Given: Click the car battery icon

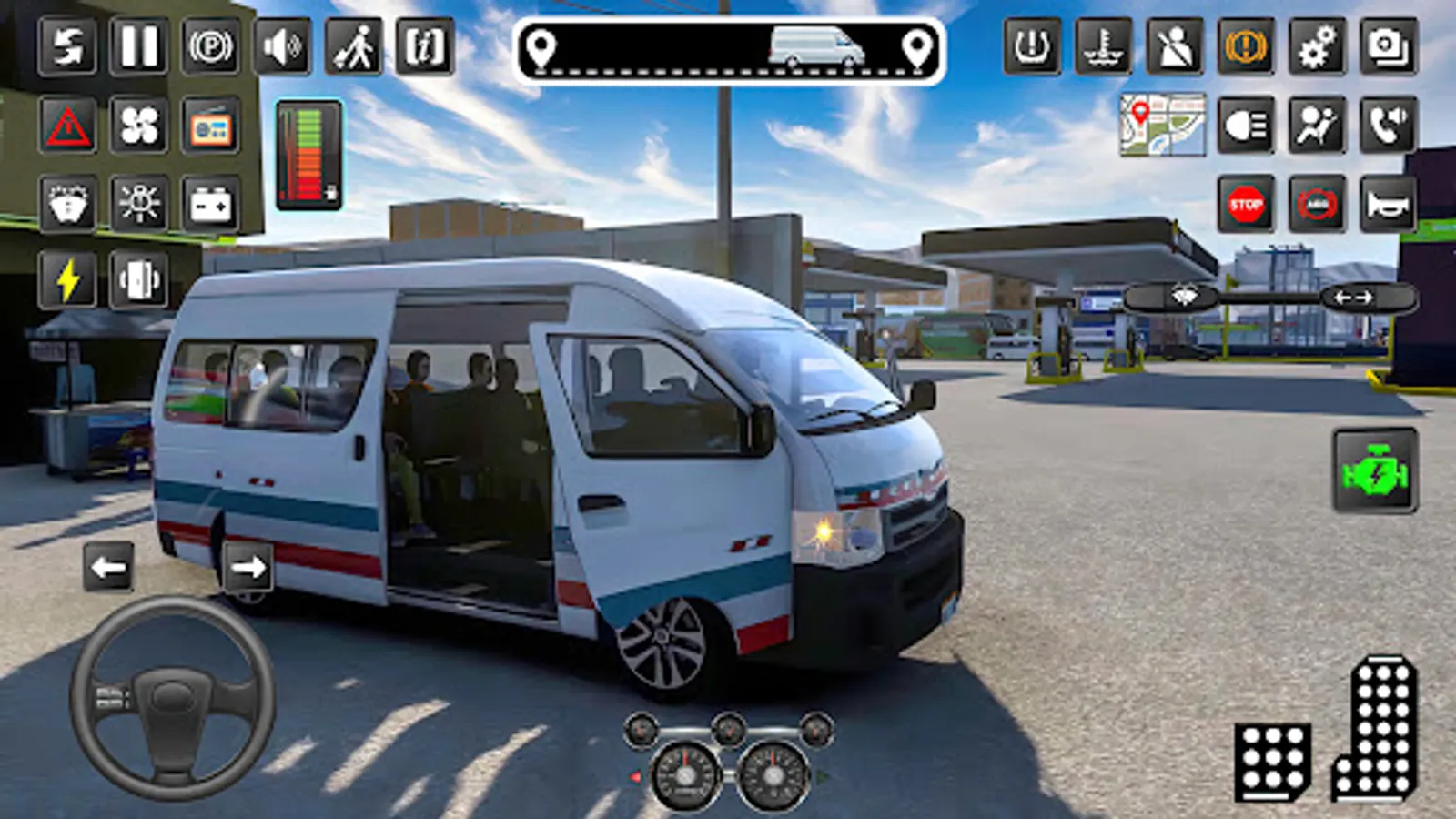Looking at the screenshot, I should coord(210,205).
